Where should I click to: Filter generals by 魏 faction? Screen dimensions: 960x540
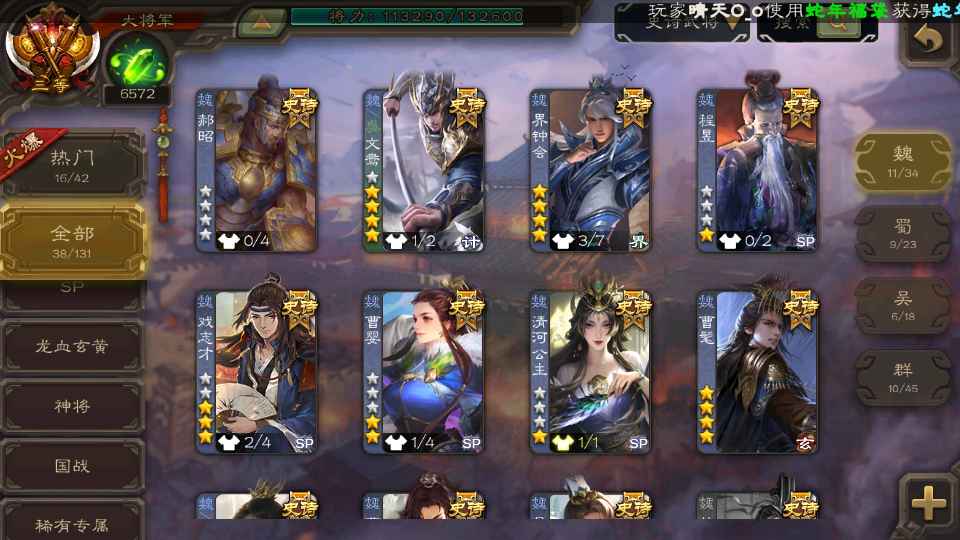point(902,160)
